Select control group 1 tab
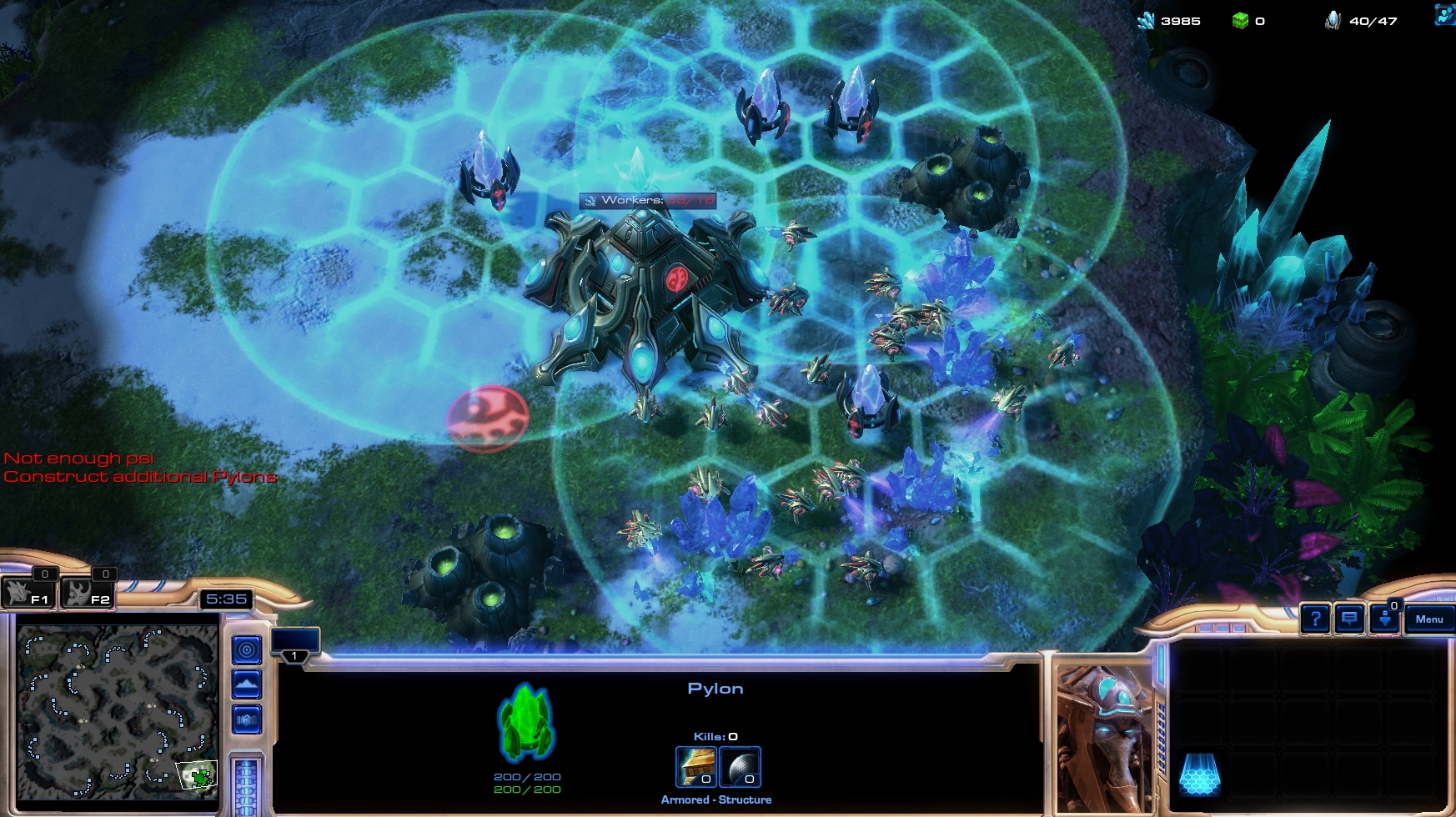The image size is (1456, 817). point(295,645)
